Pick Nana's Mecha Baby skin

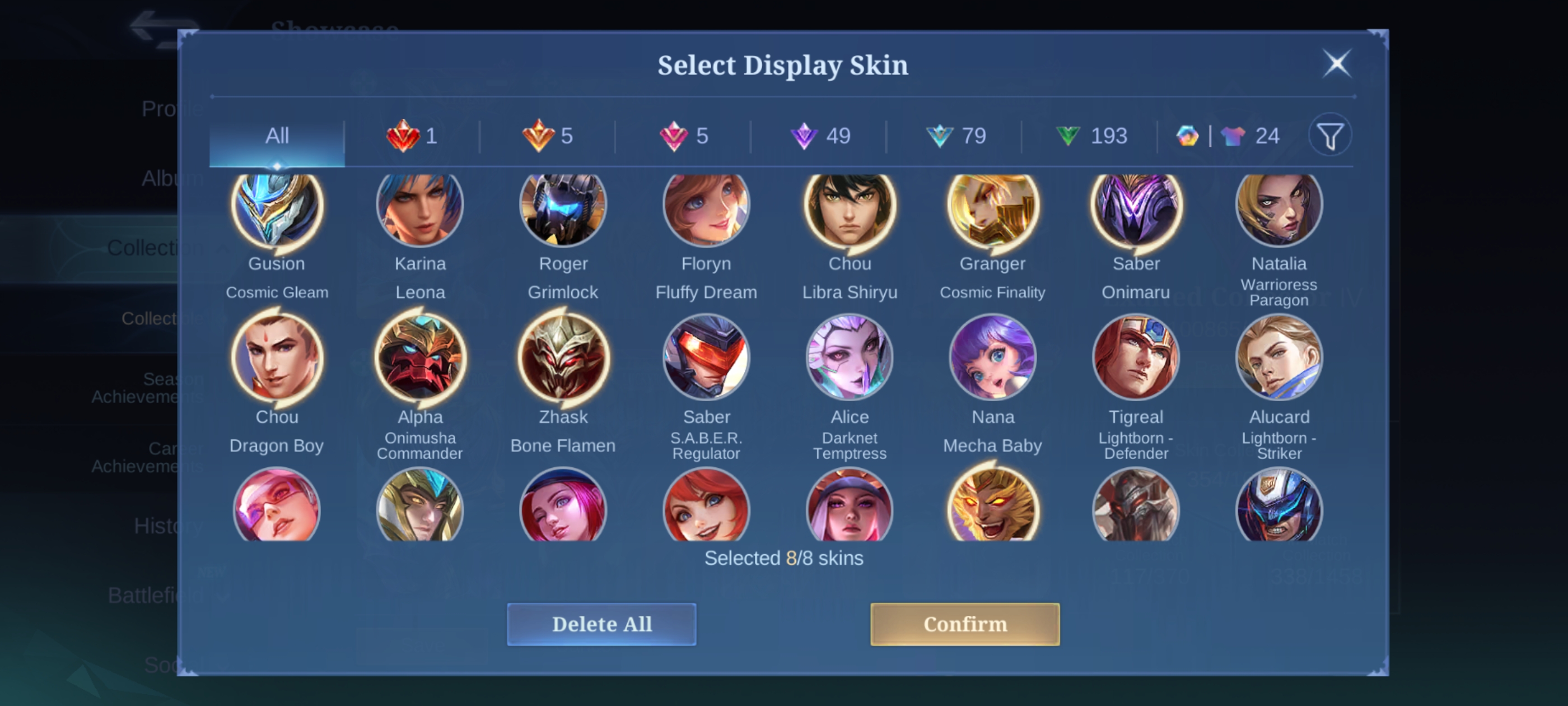pos(993,358)
